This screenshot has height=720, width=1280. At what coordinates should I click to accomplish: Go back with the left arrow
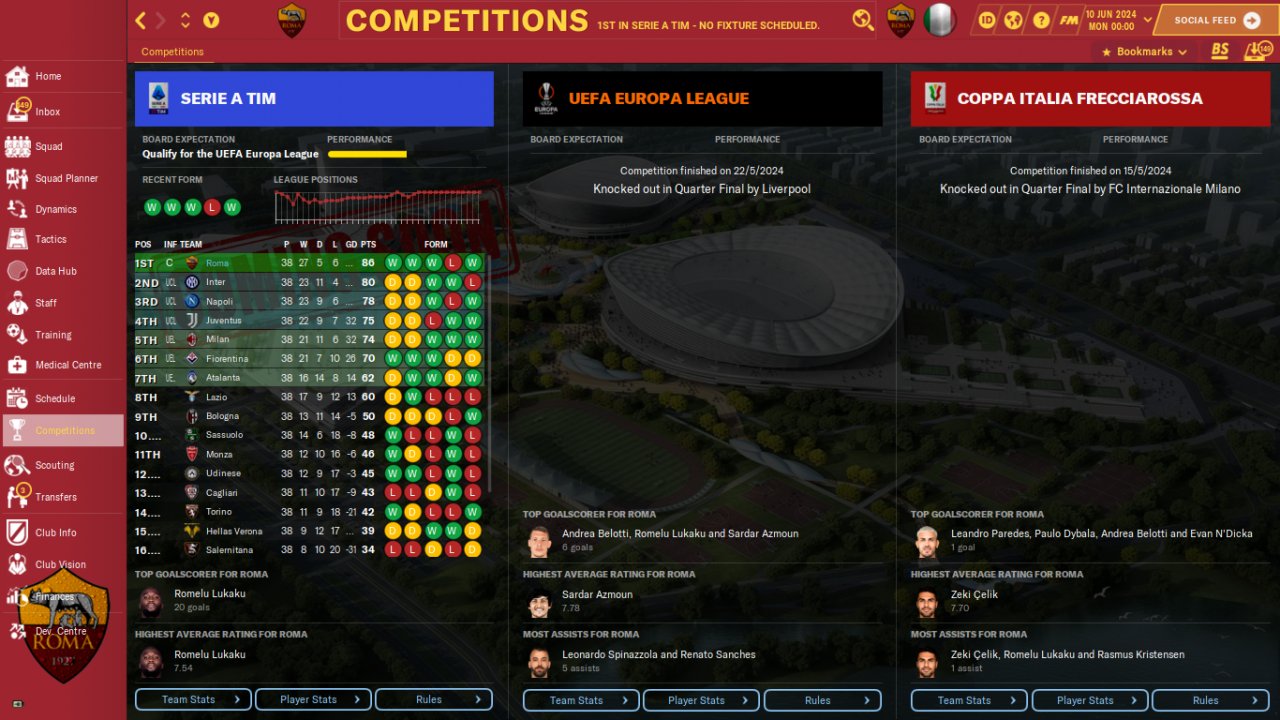pos(141,20)
